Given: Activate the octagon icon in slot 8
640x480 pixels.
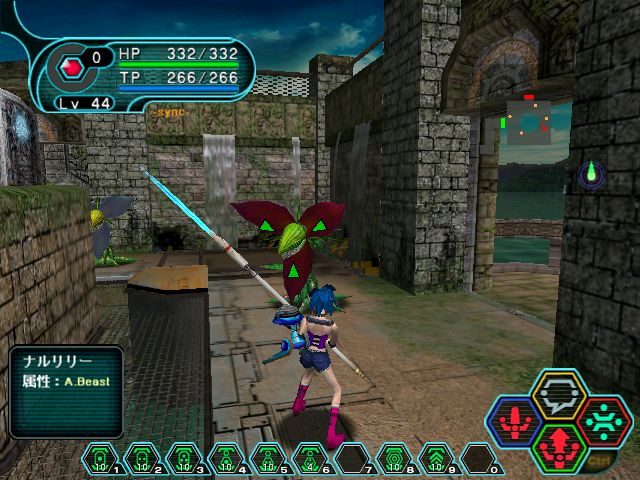Looking at the screenshot, I should pyautogui.click(x=395, y=458).
